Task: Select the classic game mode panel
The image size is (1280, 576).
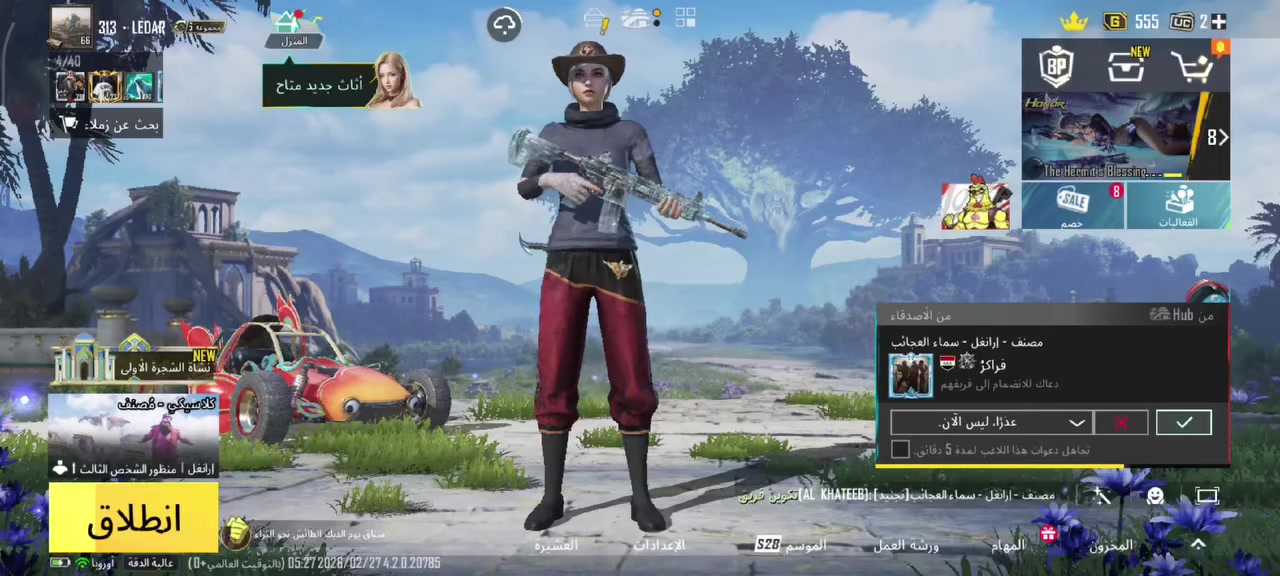Action: coord(133,435)
